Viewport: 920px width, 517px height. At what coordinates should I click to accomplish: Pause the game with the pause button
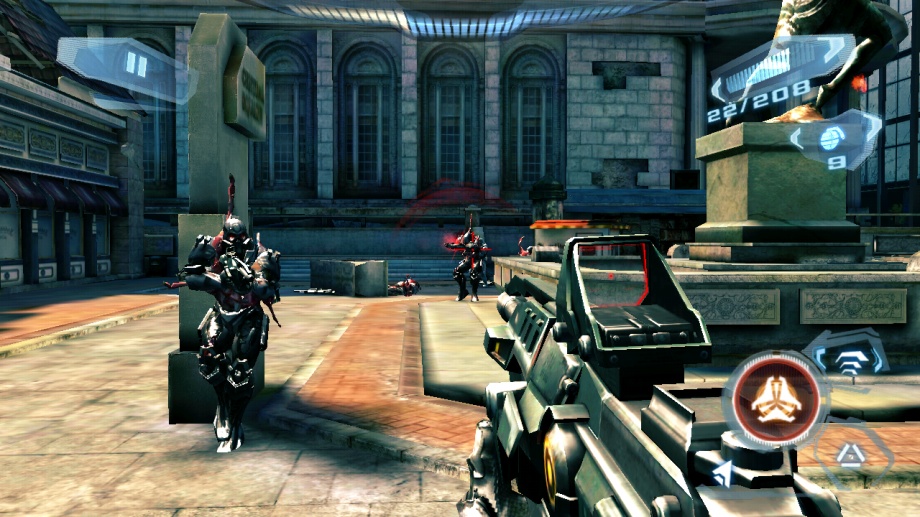(x=136, y=65)
